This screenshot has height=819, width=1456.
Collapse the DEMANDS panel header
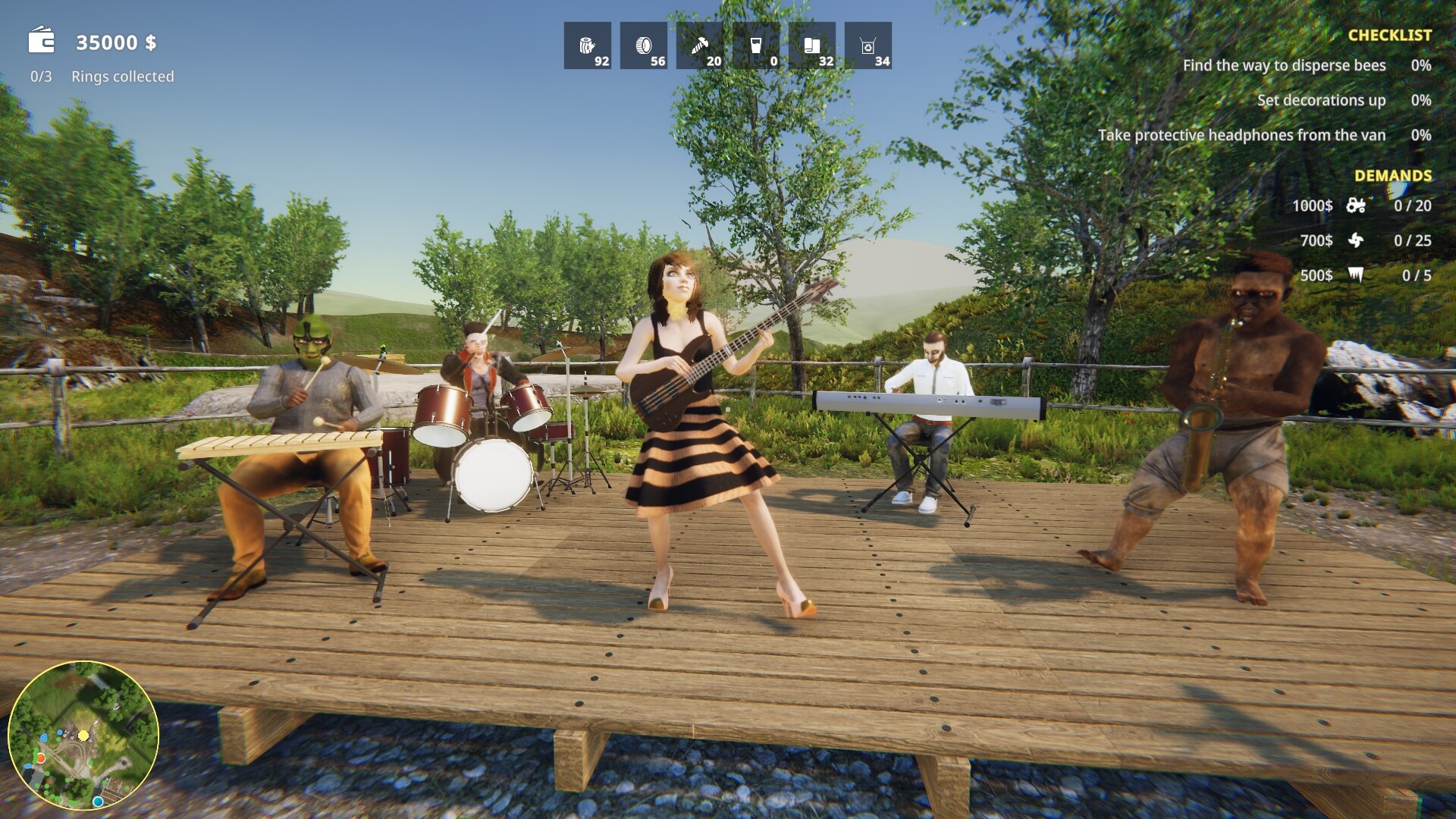[1392, 175]
